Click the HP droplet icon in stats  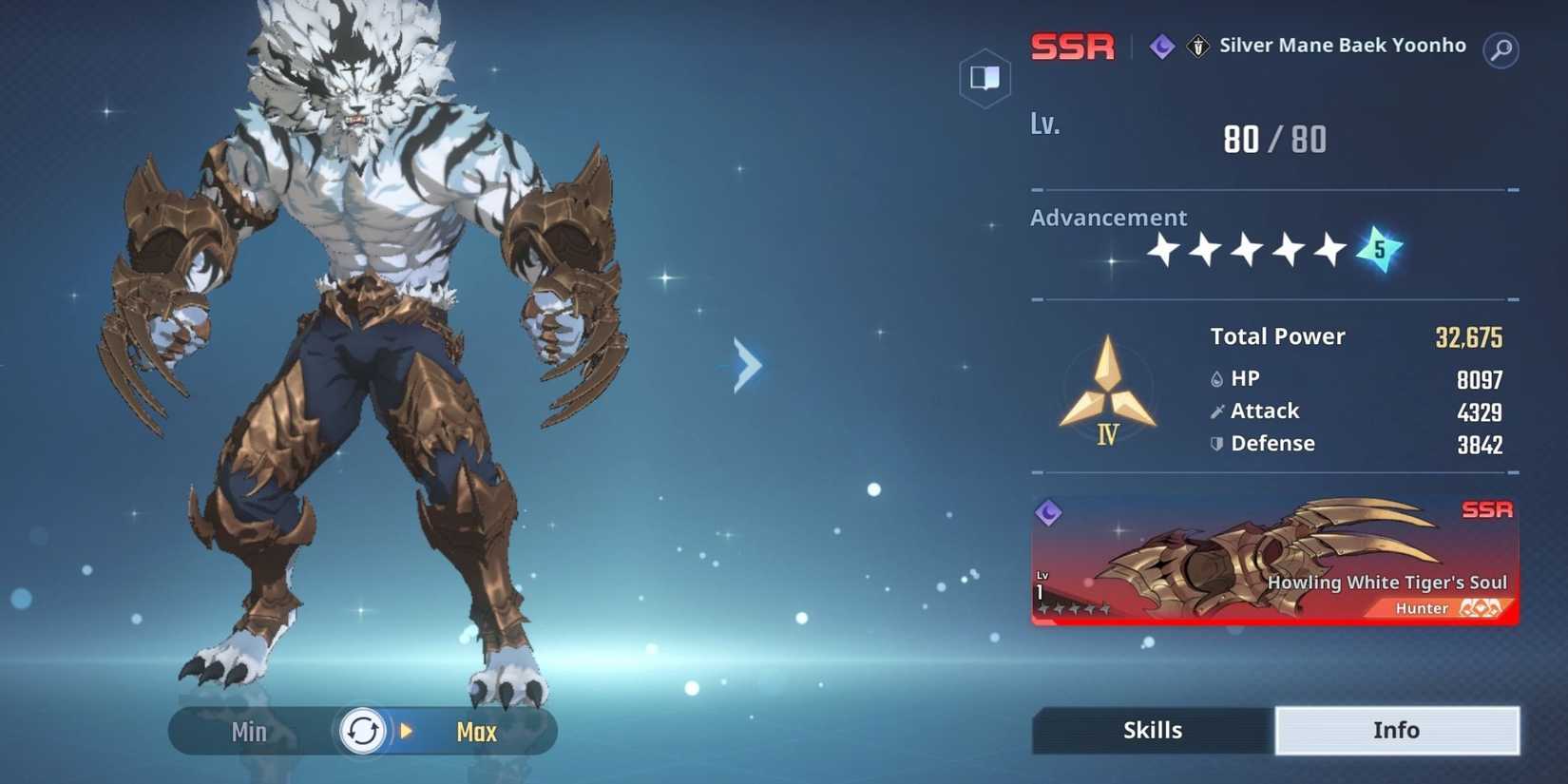tap(1217, 378)
